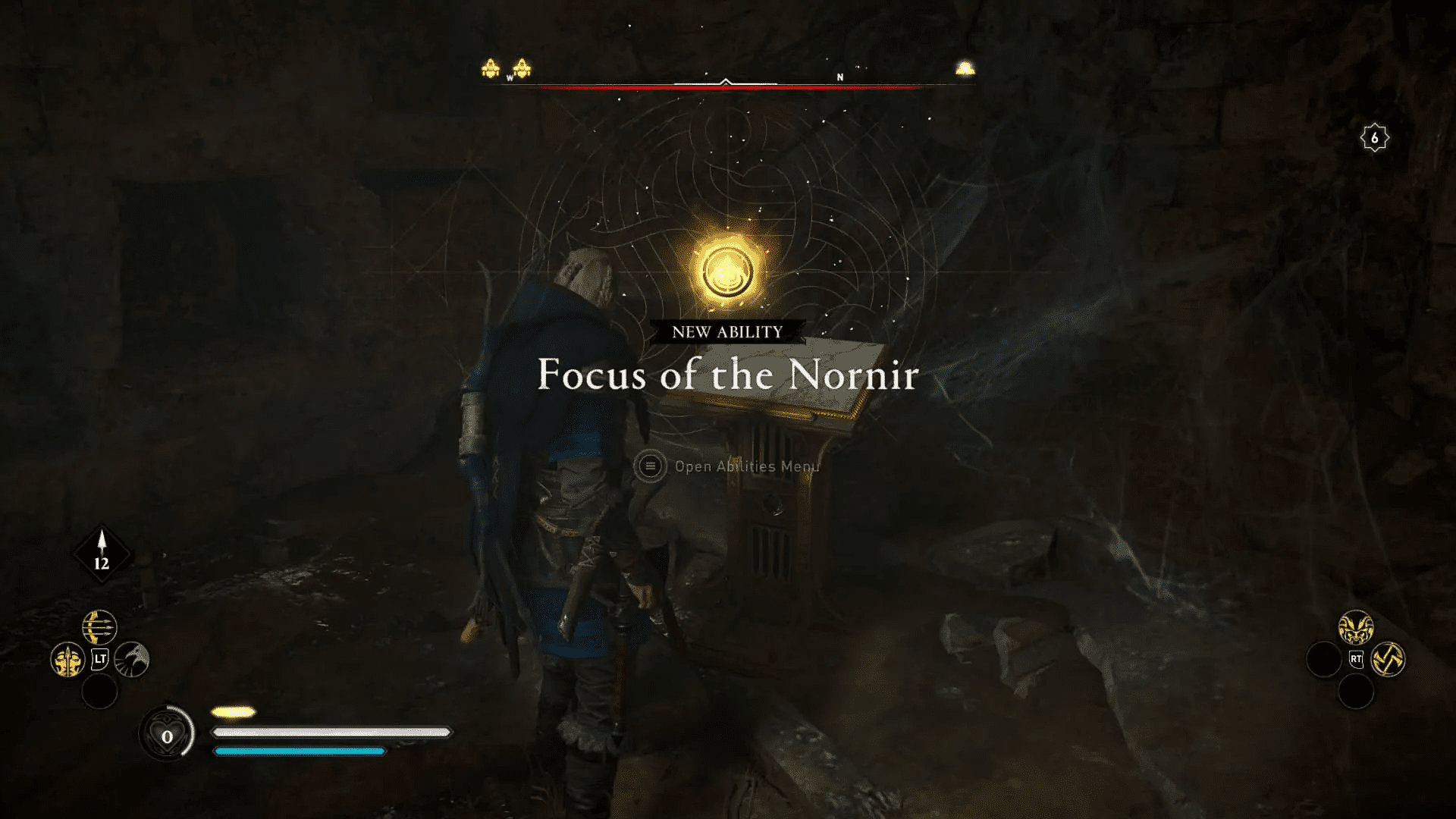The height and width of the screenshot is (819, 1456).
Task: Click the compass center chevron pointer
Action: tap(726, 80)
